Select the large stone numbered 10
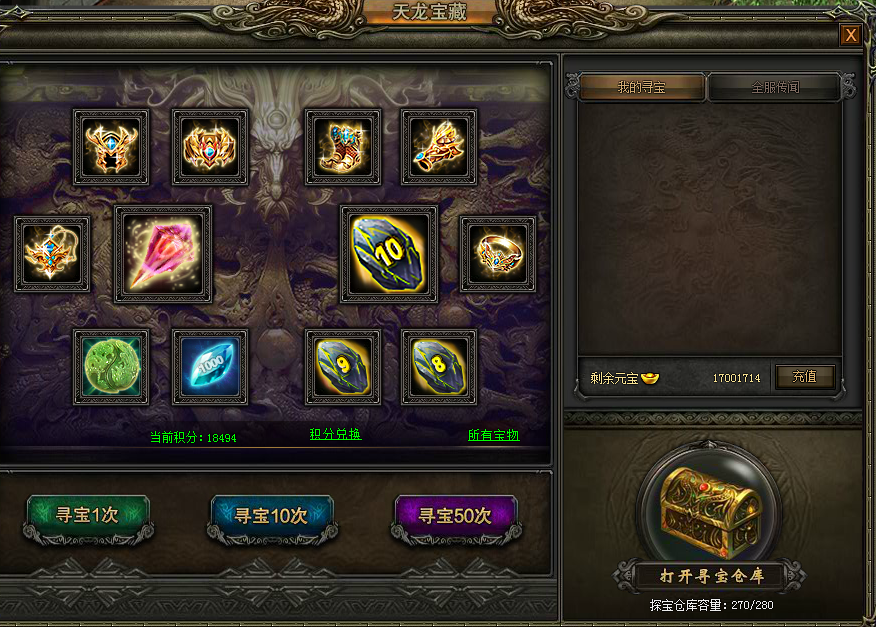This screenshot has width=876, height=627. coord(389,254)
